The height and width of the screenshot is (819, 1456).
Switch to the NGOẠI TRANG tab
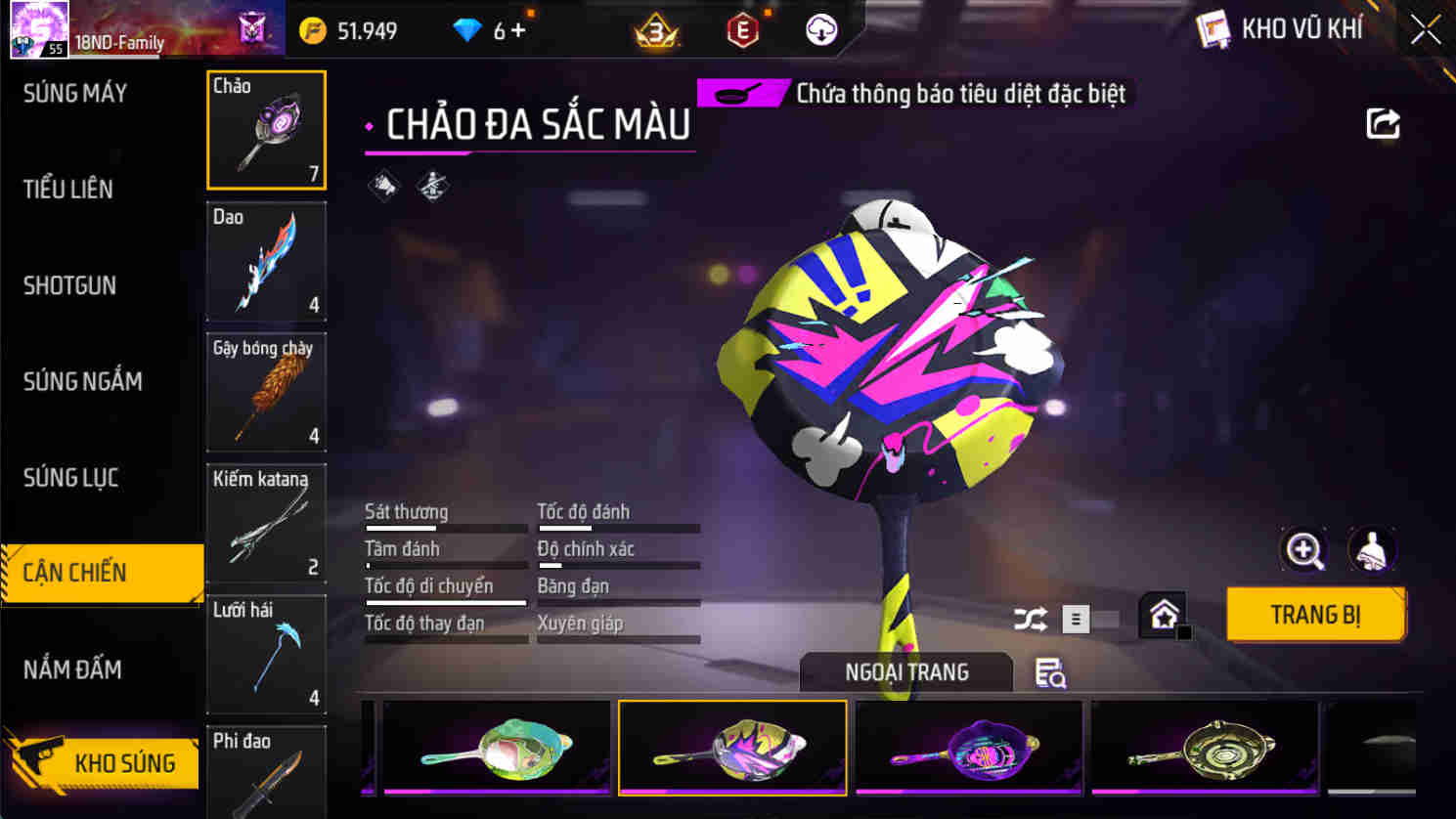coord(906,672)
